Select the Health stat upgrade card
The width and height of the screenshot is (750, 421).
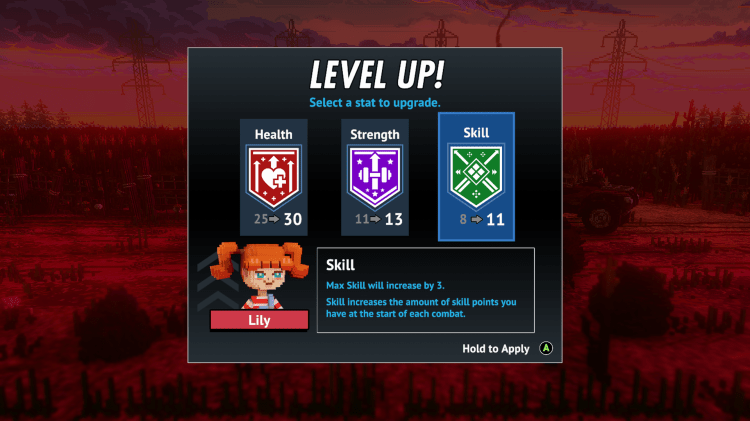pos(273,177)
